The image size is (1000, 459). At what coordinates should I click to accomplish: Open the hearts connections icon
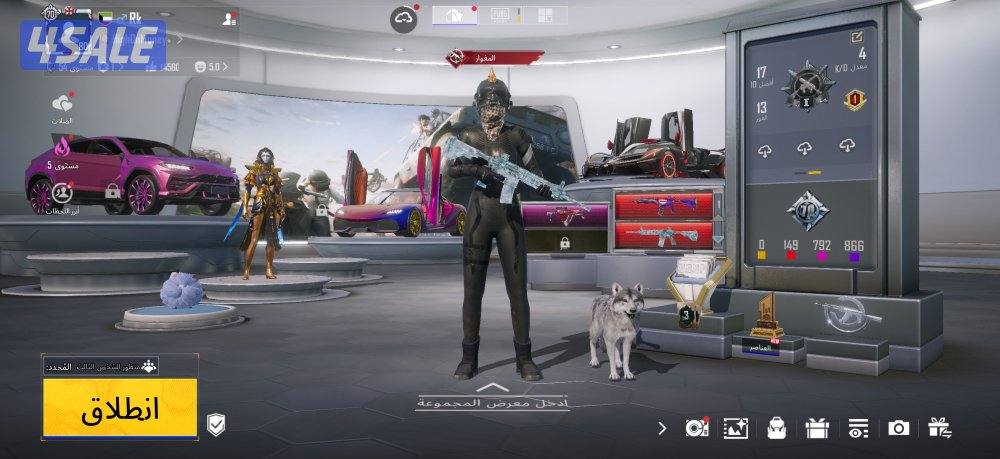63,104
